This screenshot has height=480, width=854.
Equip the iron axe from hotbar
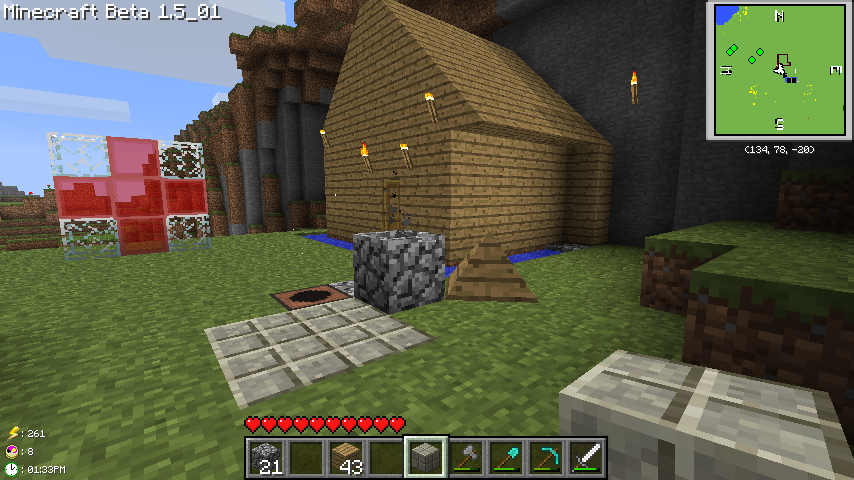click(466, 457)
